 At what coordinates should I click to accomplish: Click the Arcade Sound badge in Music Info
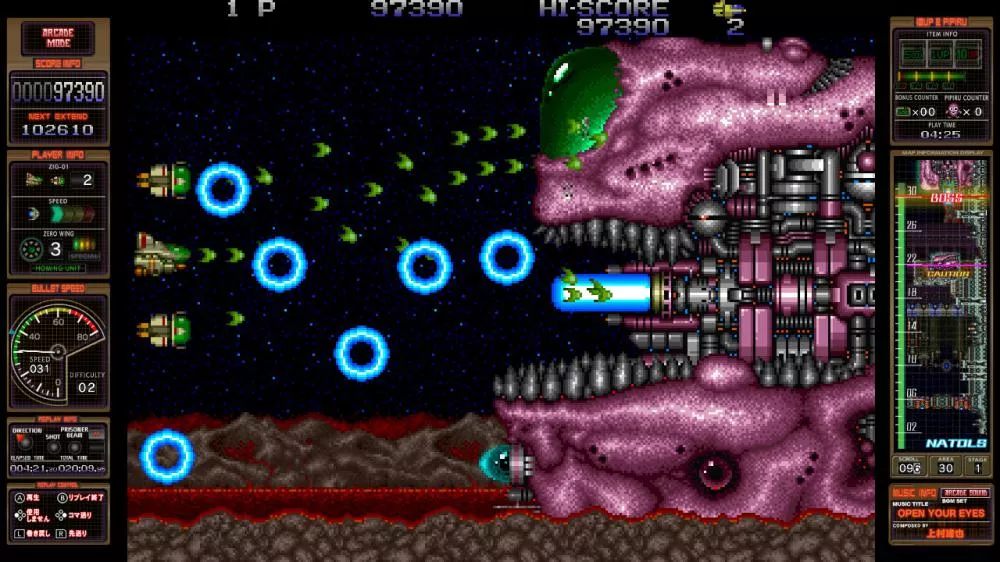click(x=965, y=494)
